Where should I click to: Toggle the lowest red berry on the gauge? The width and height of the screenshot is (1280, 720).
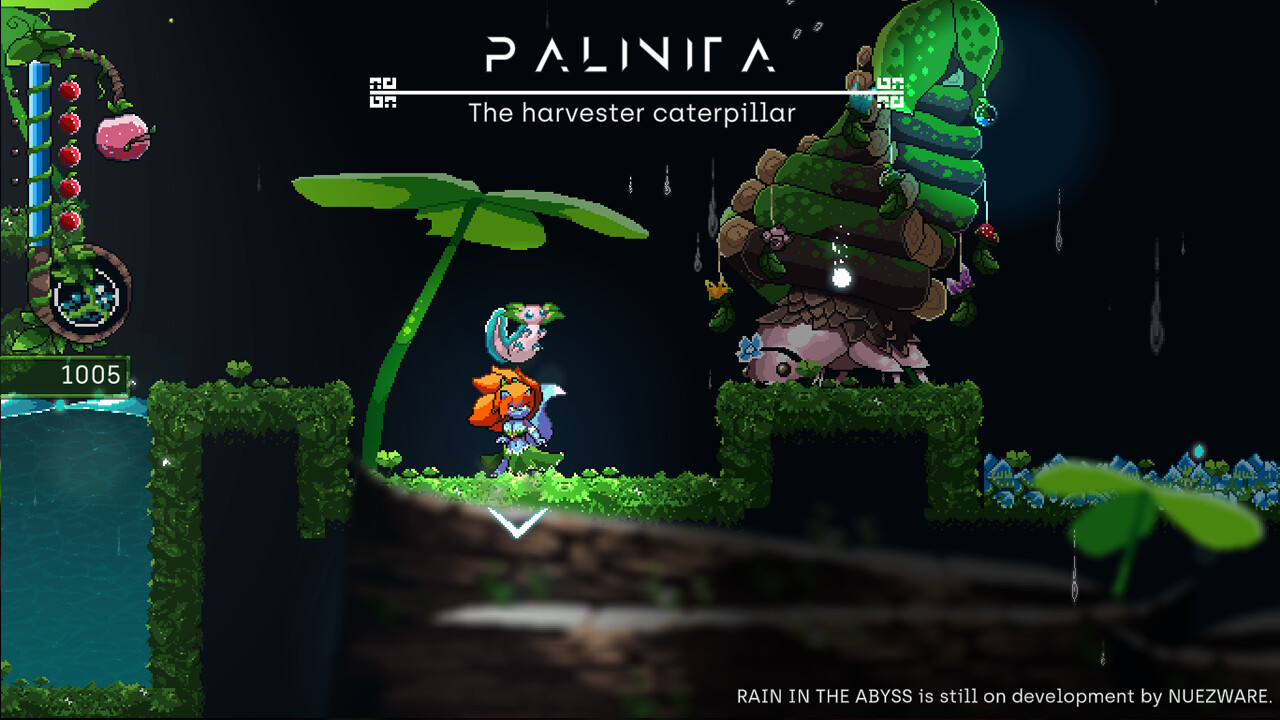69,220
